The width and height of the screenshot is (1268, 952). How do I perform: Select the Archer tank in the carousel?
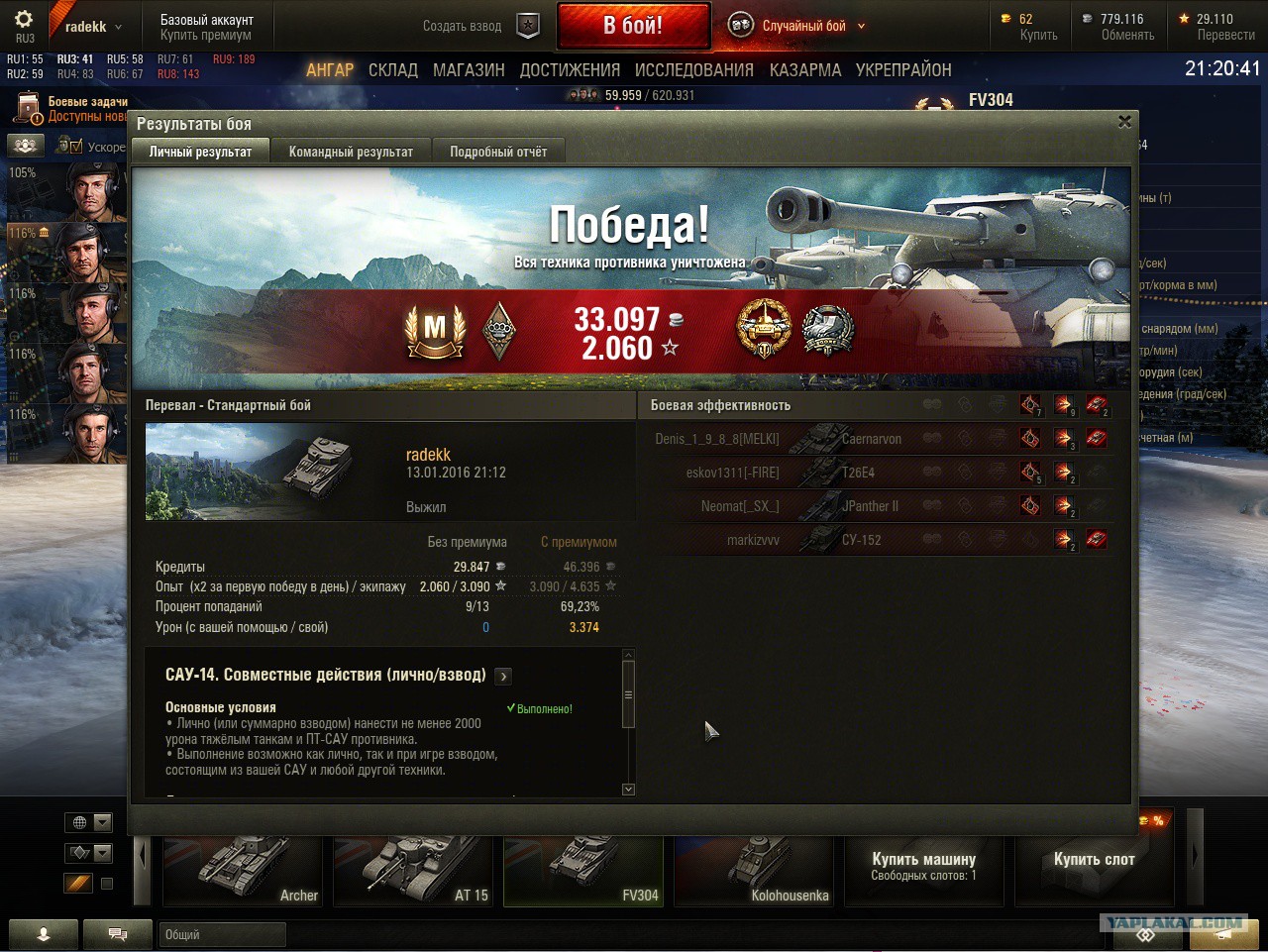tap(243, 870)
